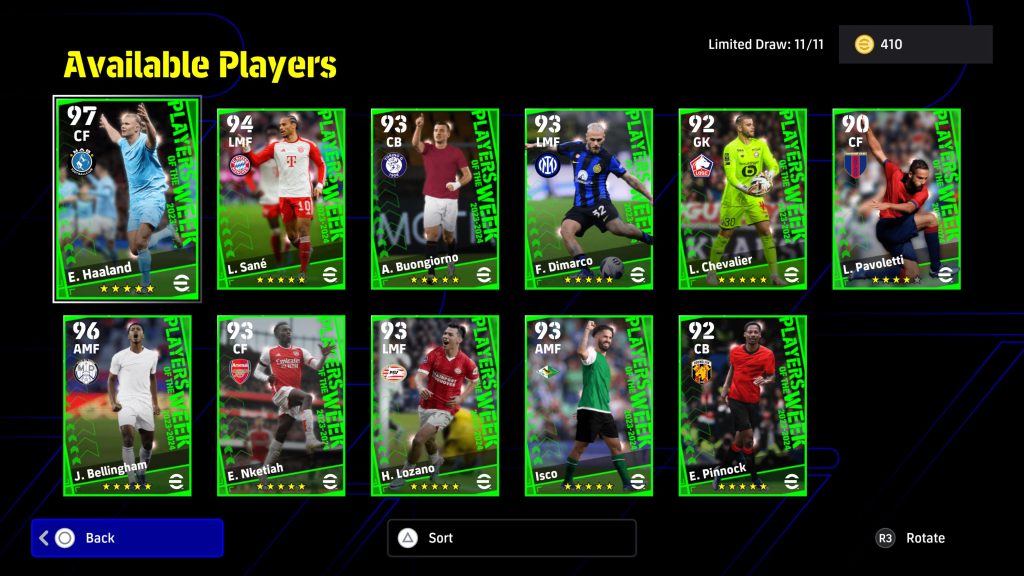
Task: Select the J. Bellingham AMF card
Action: [x=127, y=405]
